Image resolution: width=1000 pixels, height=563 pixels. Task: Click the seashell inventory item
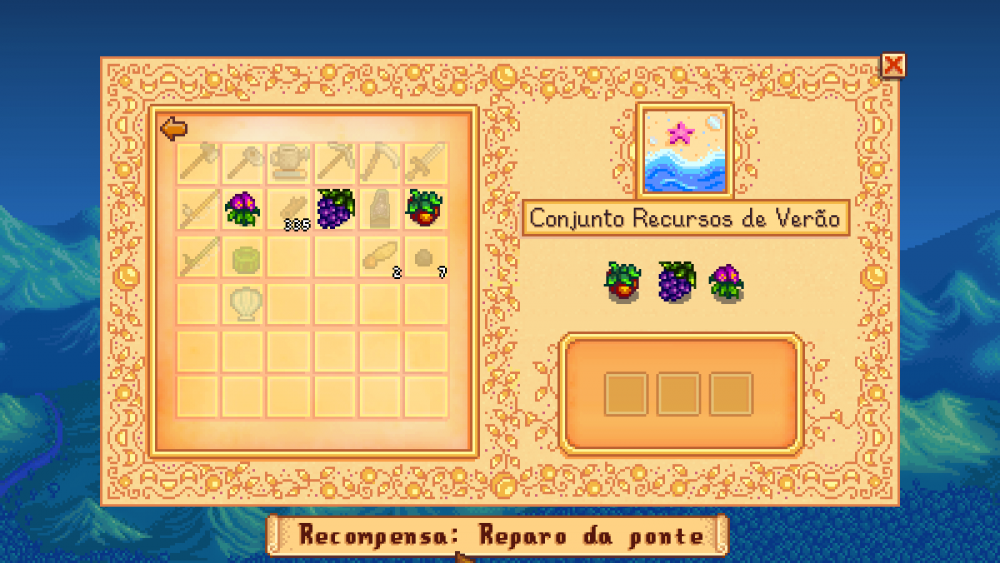pyautogui.click(x=243, y=302)
